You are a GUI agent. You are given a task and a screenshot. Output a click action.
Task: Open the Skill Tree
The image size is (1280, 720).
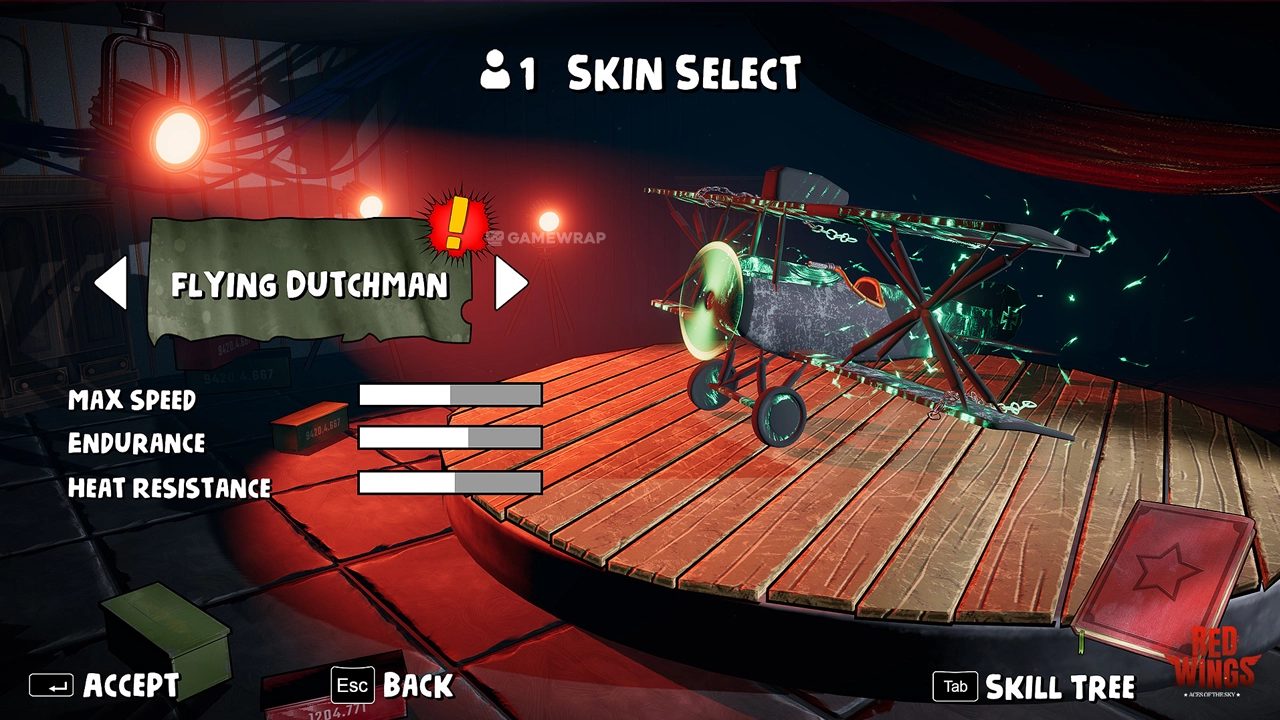(x=1034, y=687)
